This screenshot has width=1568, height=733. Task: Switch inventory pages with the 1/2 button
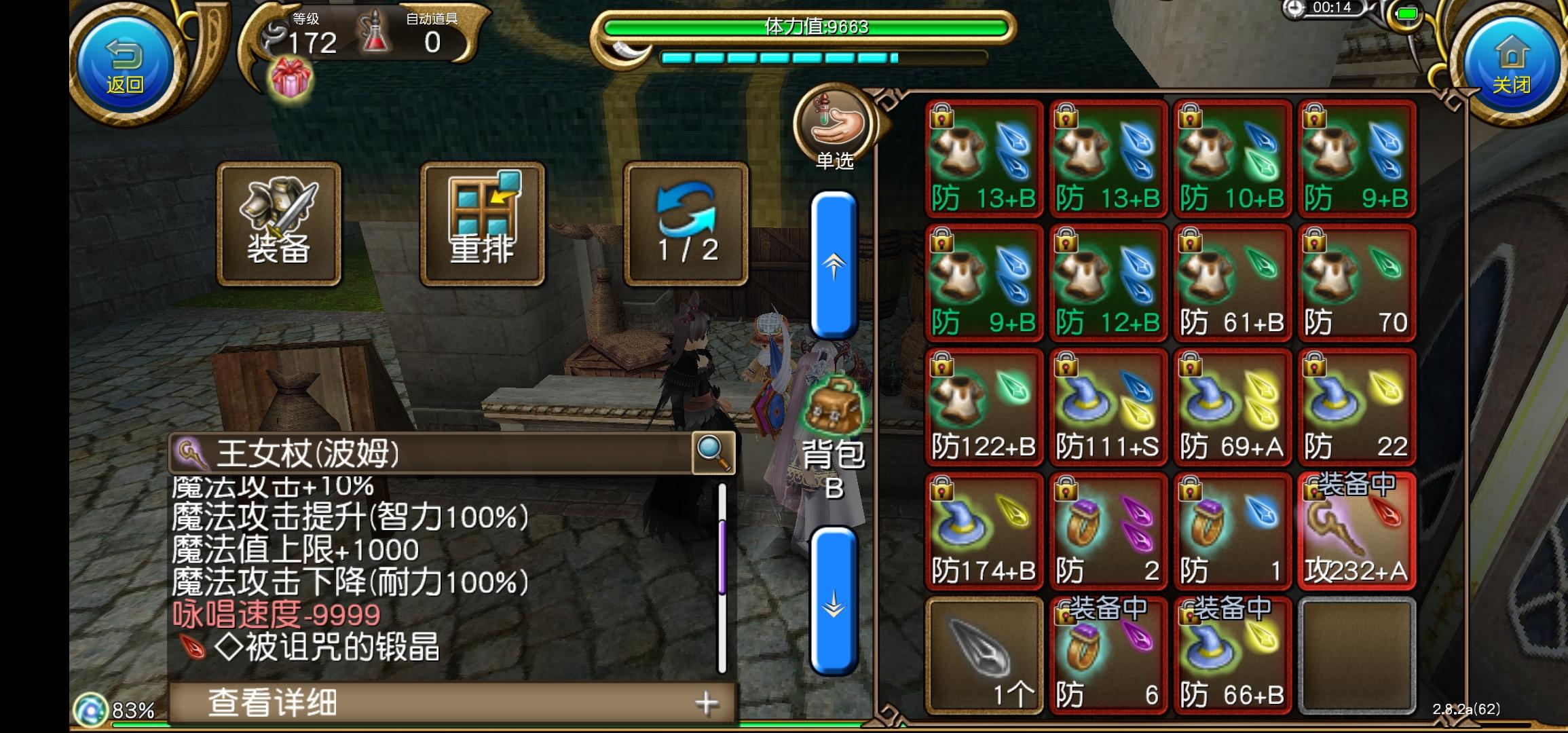[686, 224]
